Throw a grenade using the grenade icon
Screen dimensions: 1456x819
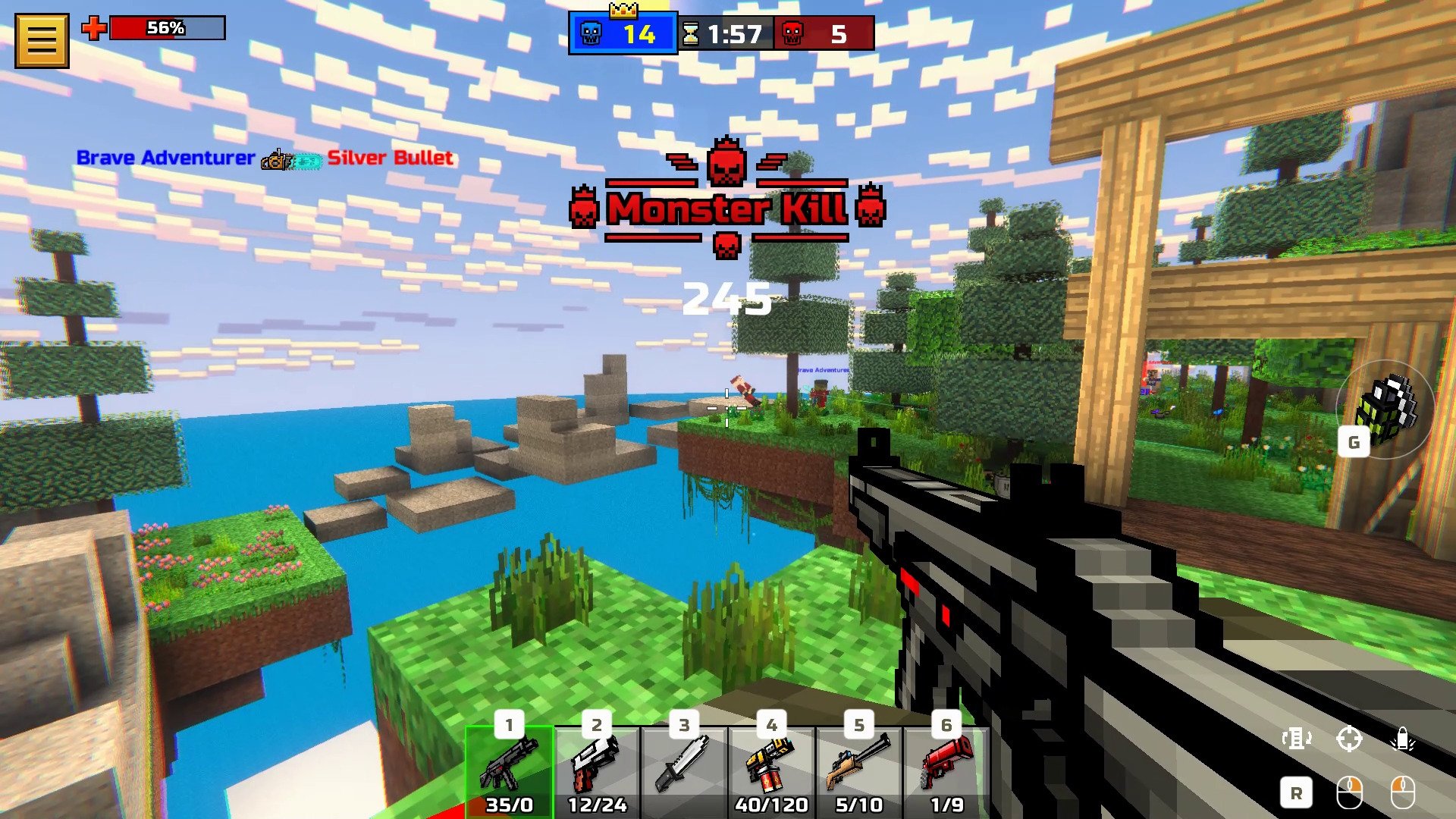[x=1385, y=409]
